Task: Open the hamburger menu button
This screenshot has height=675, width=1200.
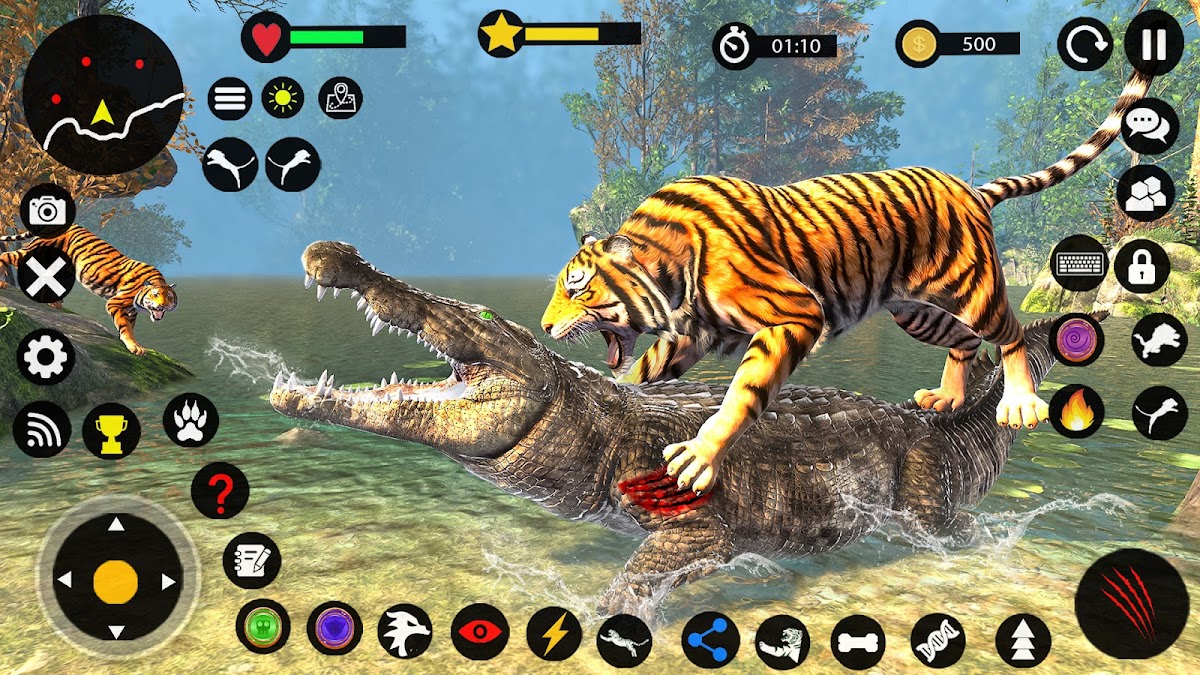Action: [x=229, y=98]
